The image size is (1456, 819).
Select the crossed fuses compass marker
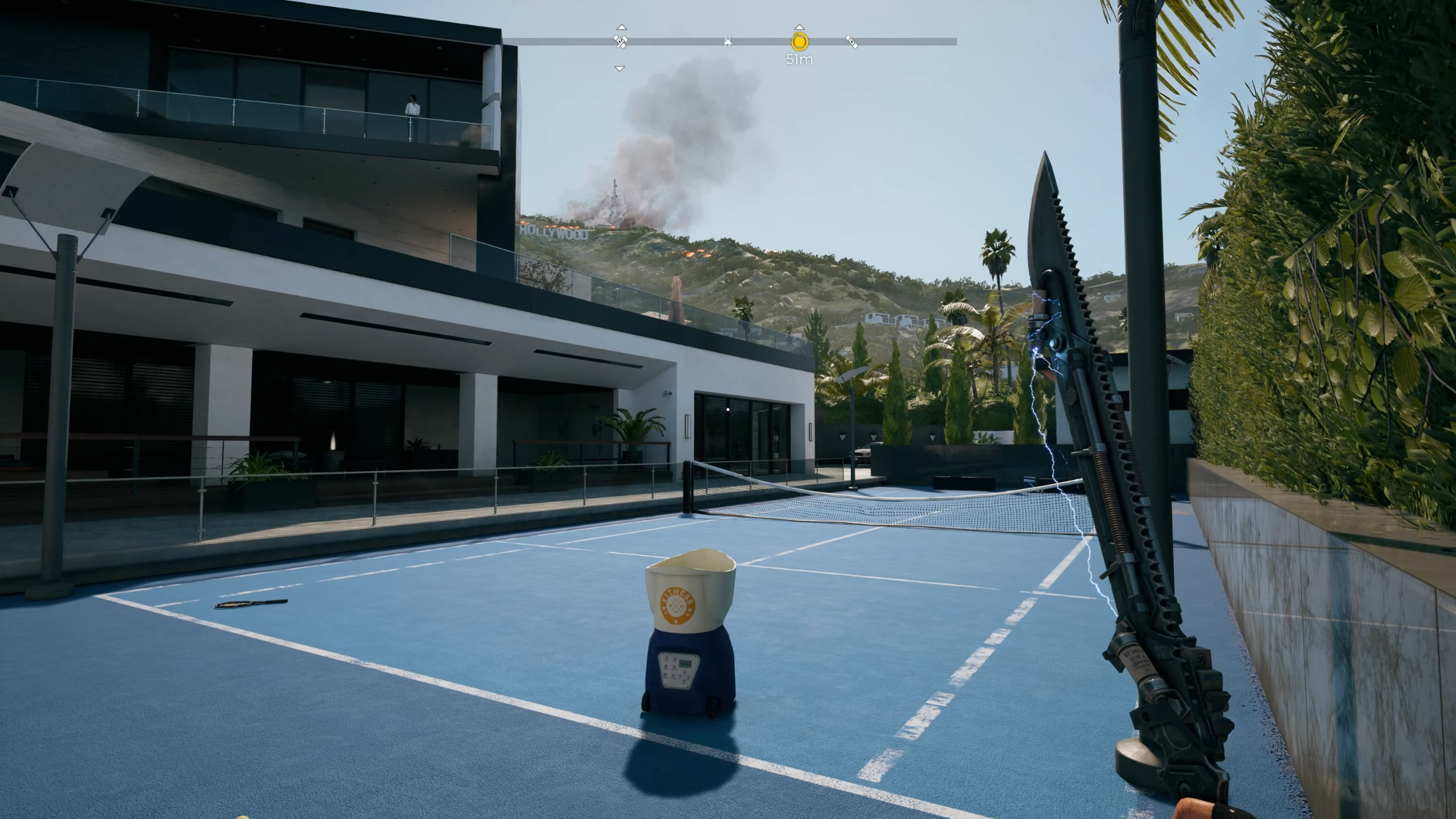[620, 42]
